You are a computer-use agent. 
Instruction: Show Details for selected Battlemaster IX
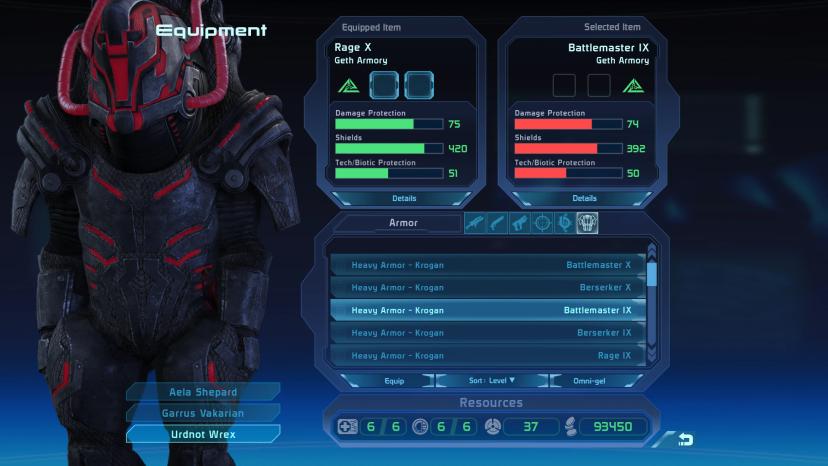click(584, 199)
